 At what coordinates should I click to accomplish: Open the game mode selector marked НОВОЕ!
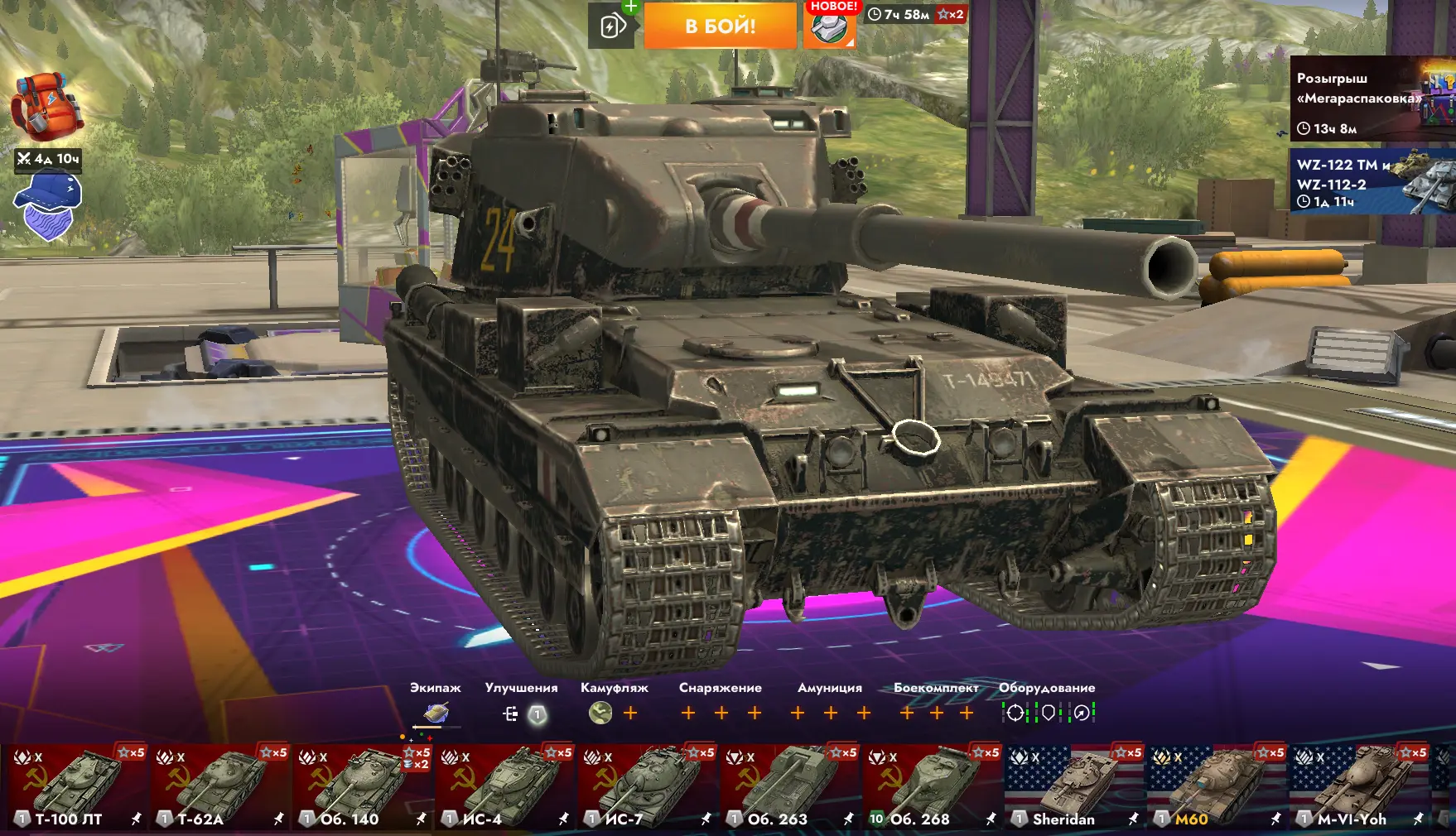[x=829, y=27]
